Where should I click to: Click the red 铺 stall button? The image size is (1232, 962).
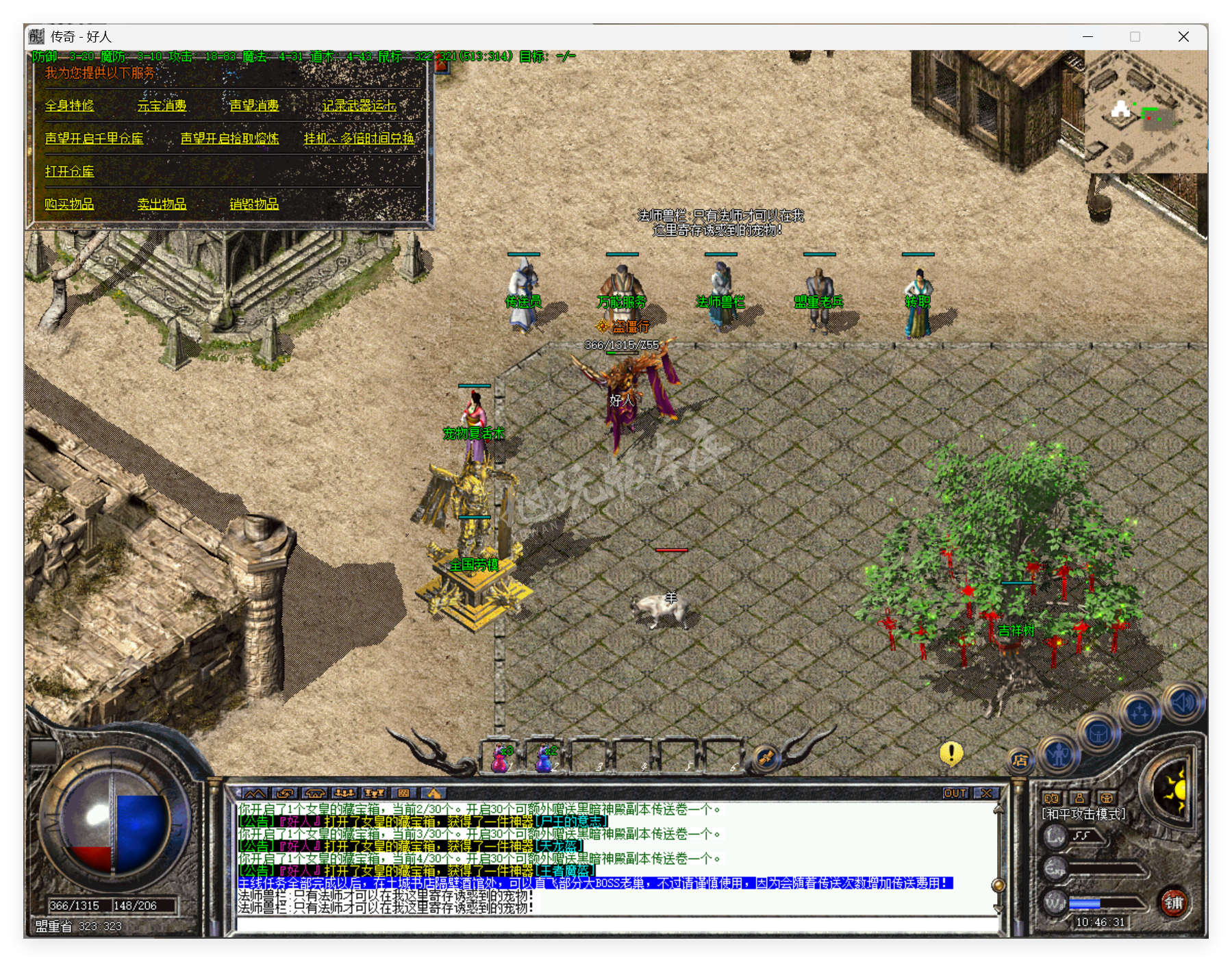pos(1174,902)
